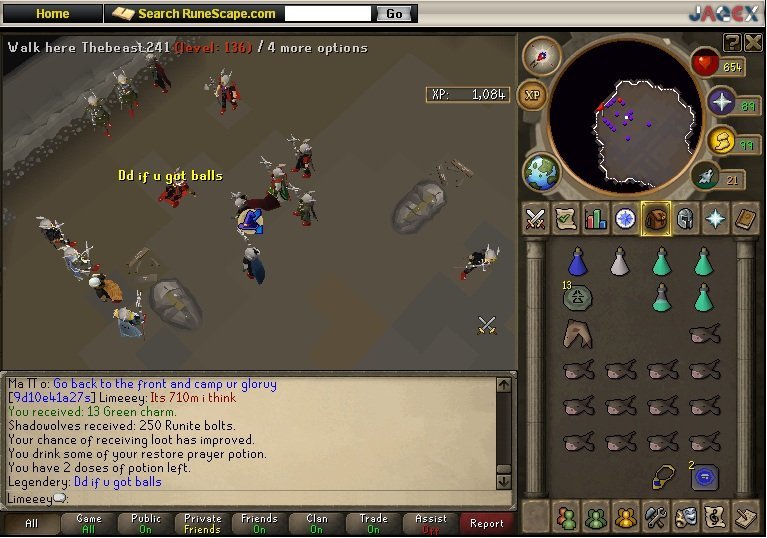Viewport: 767px width, 538px height.
Task: Open the worn equipment helmet tab
Action: pos(686,218)
